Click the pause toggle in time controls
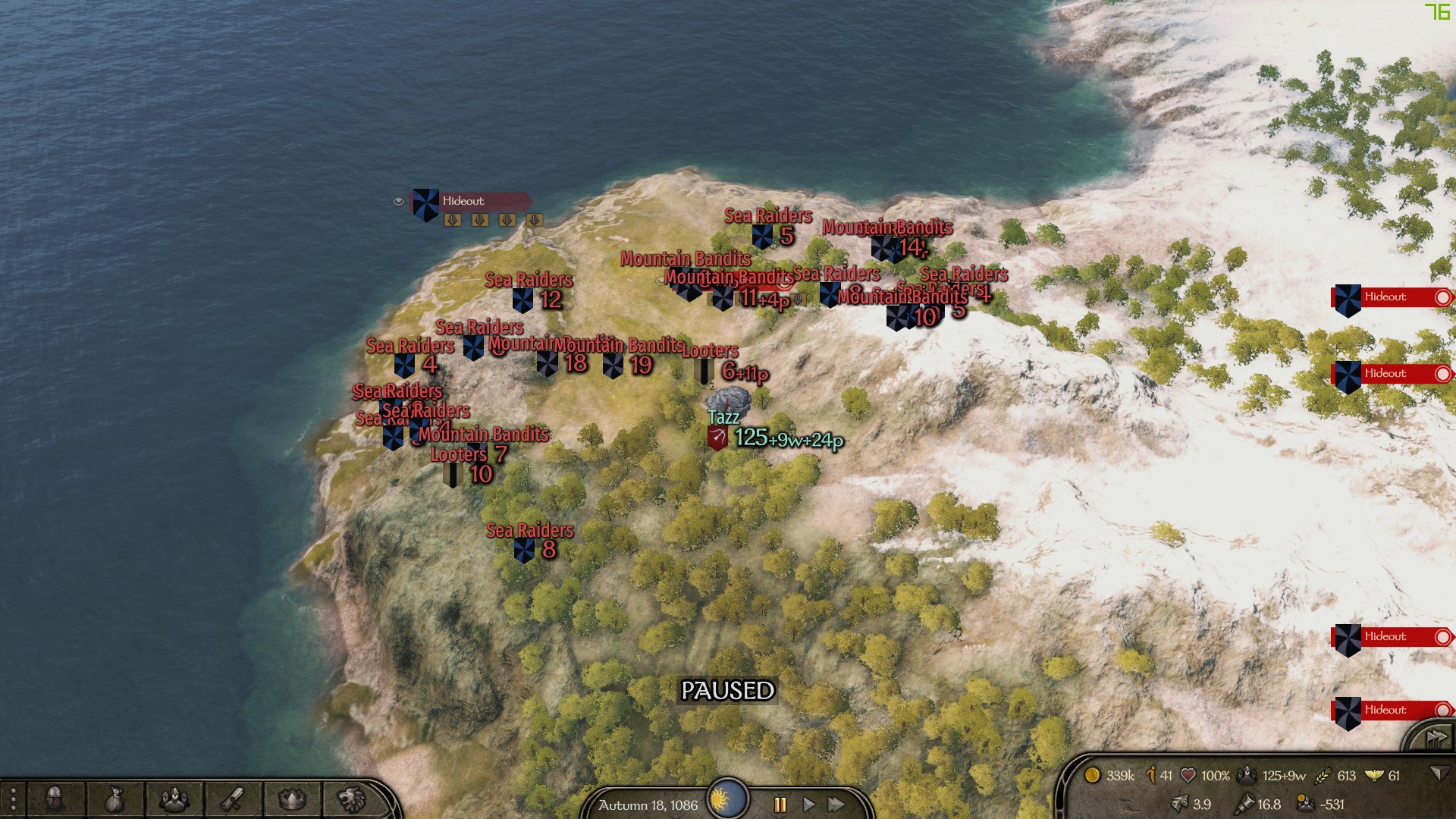The width and height of the screenshot is (1456, 819). (x=780, y=805)
